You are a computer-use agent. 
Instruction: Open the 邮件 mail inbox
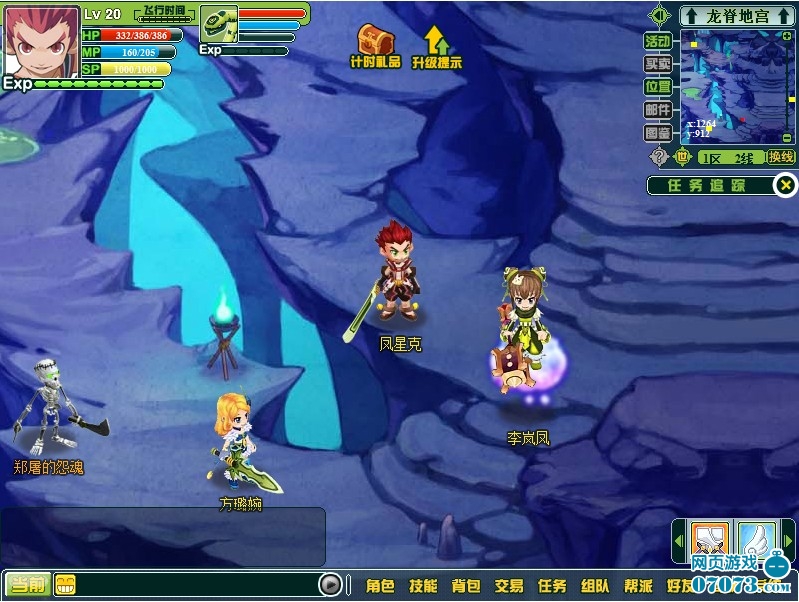[657, 109]
